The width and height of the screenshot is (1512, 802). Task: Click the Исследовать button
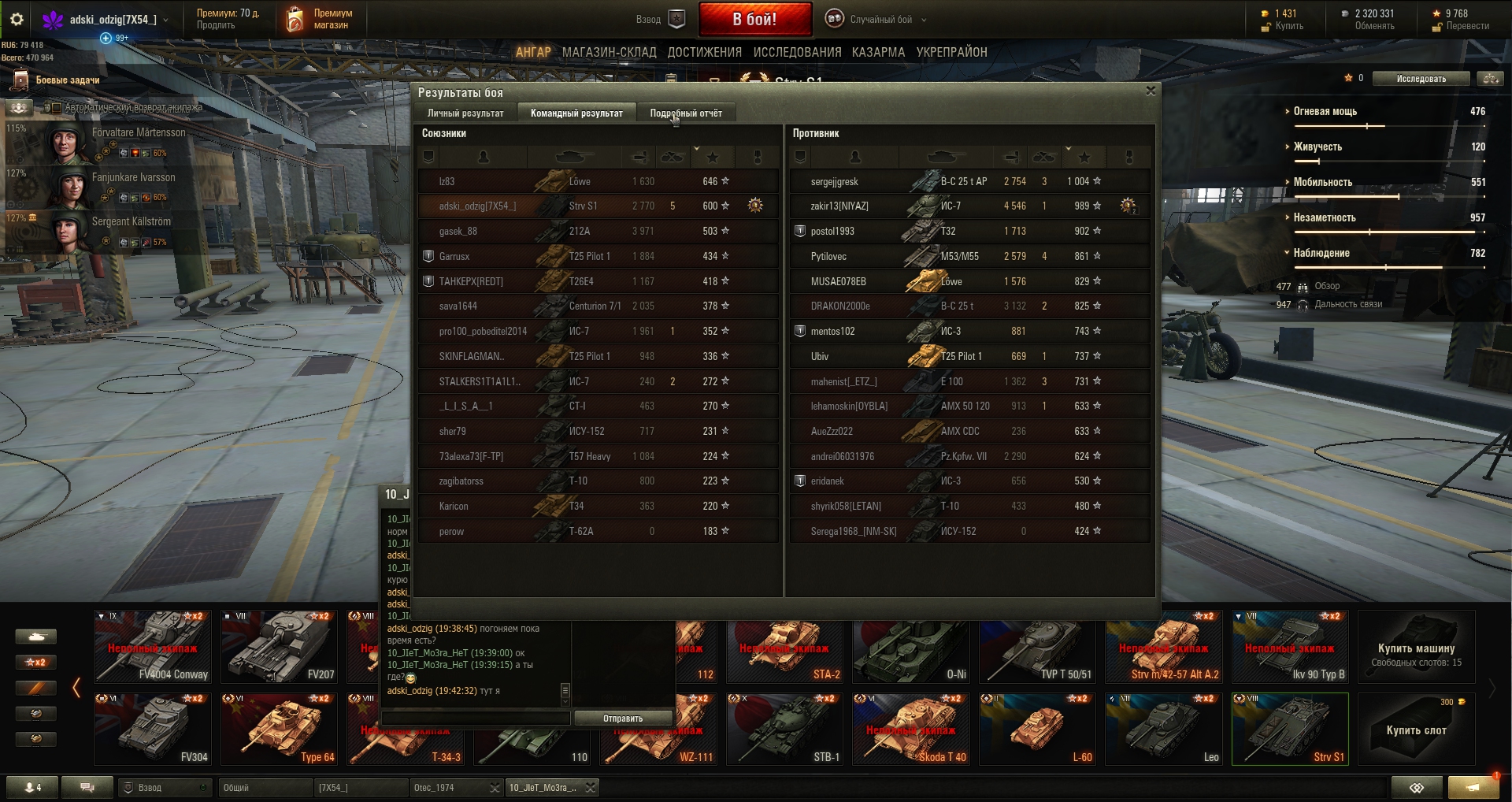coord(1421,79)
